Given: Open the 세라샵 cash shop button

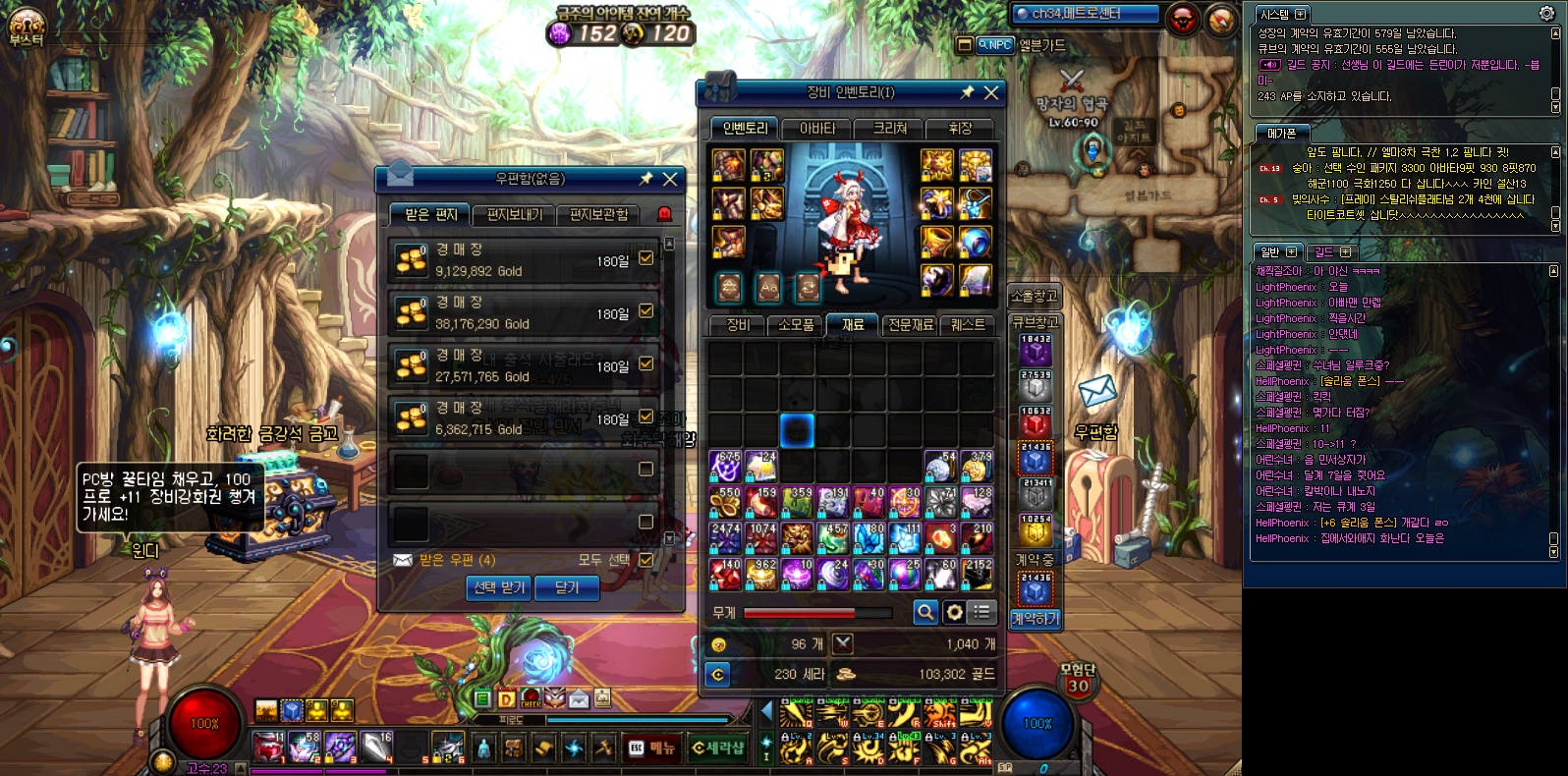Looking at the screenshot, I should click(x=718, y=748).
